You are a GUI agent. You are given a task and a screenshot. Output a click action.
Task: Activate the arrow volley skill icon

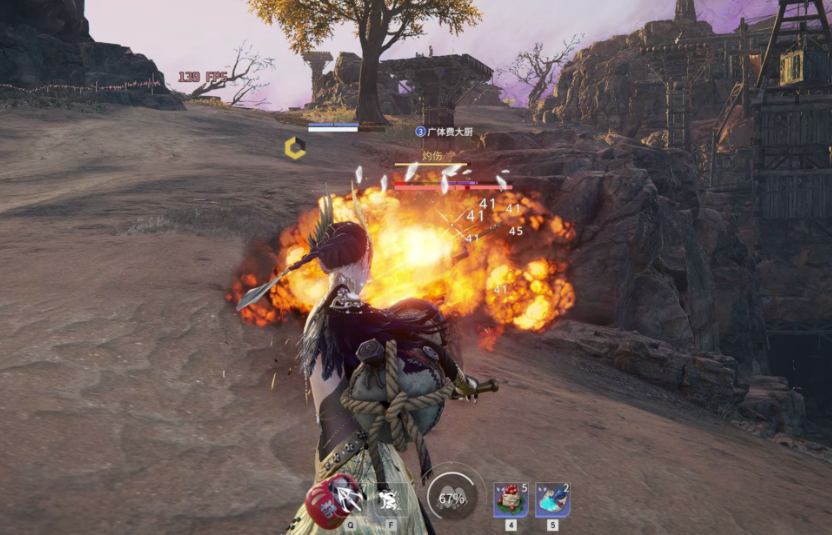tap(349, 497)
